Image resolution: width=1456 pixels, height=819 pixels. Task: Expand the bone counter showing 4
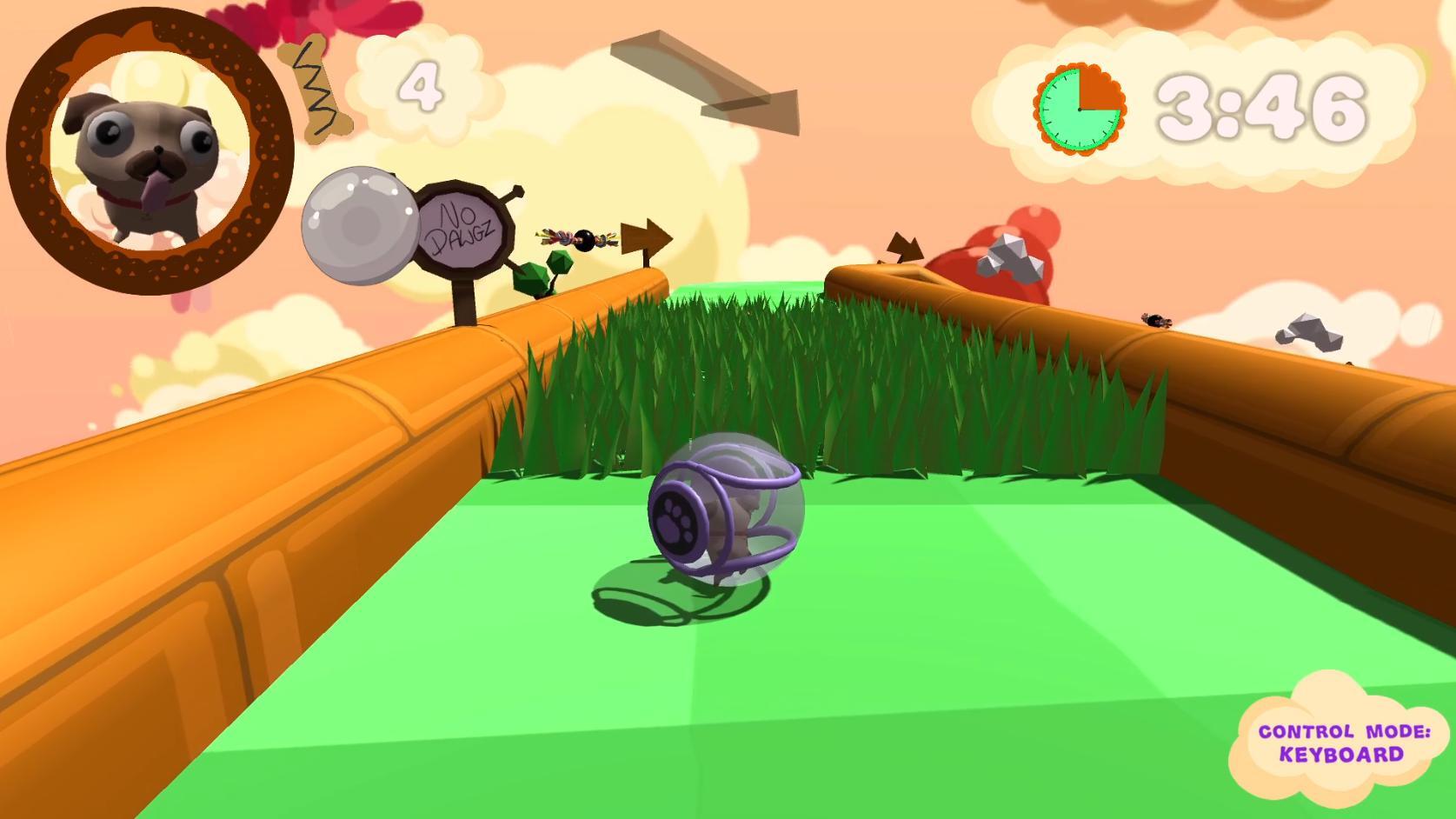click(x=422, y=87)
